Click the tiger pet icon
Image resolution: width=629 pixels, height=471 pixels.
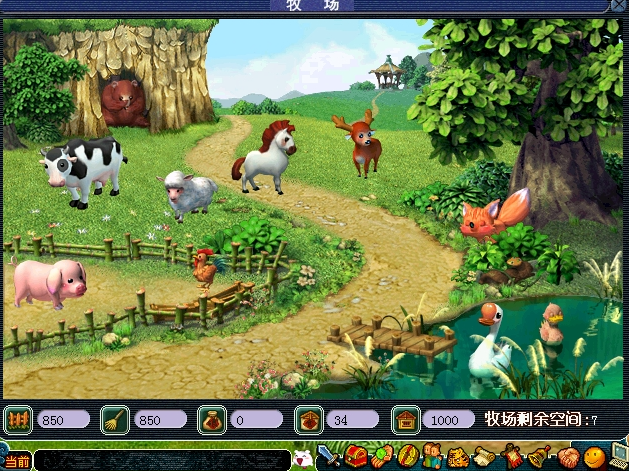[x=459, y=458]
